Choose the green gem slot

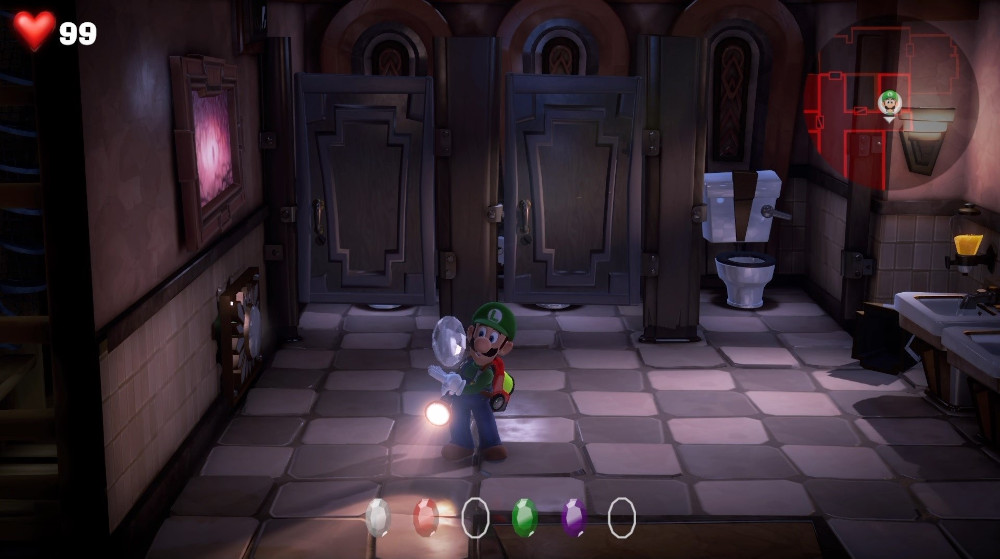pyautogui.click(x=524, y=517)
